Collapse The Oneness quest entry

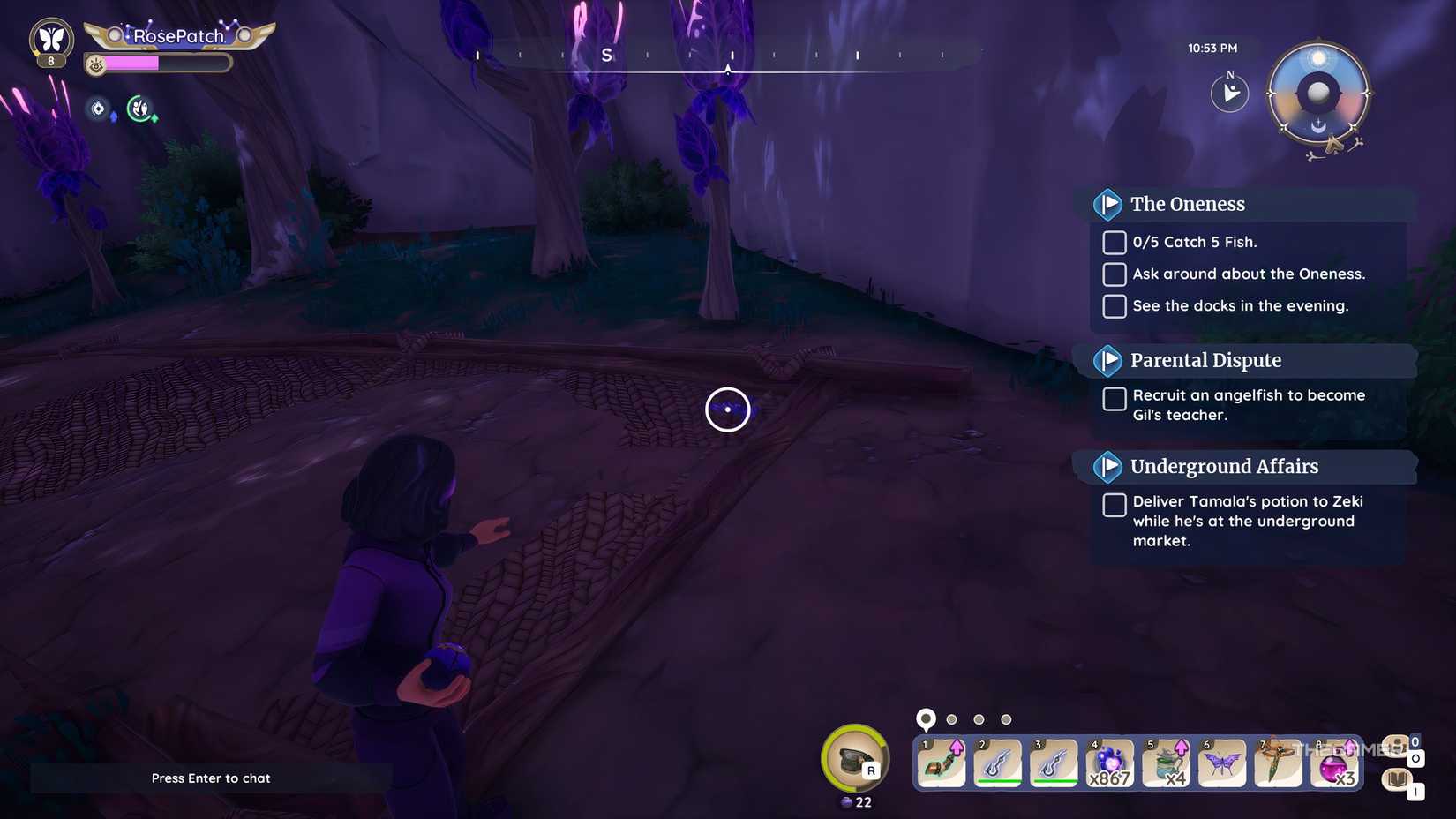(x=1109, y=204)
